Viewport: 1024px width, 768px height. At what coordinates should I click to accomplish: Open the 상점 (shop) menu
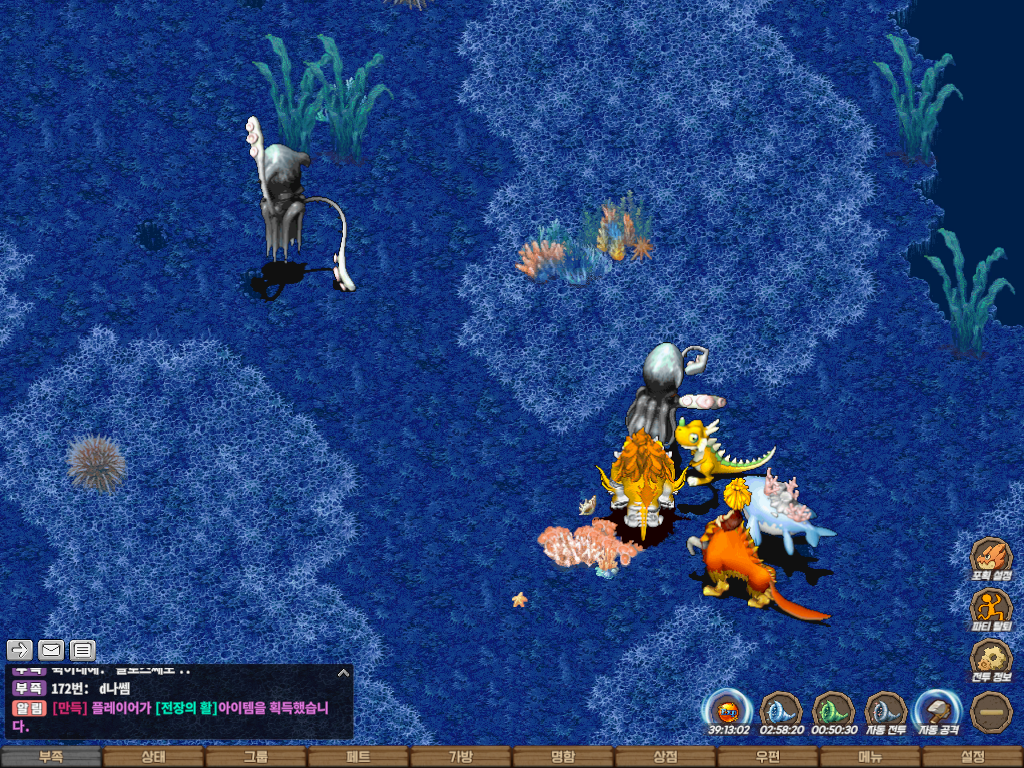(x=665, y=757)
